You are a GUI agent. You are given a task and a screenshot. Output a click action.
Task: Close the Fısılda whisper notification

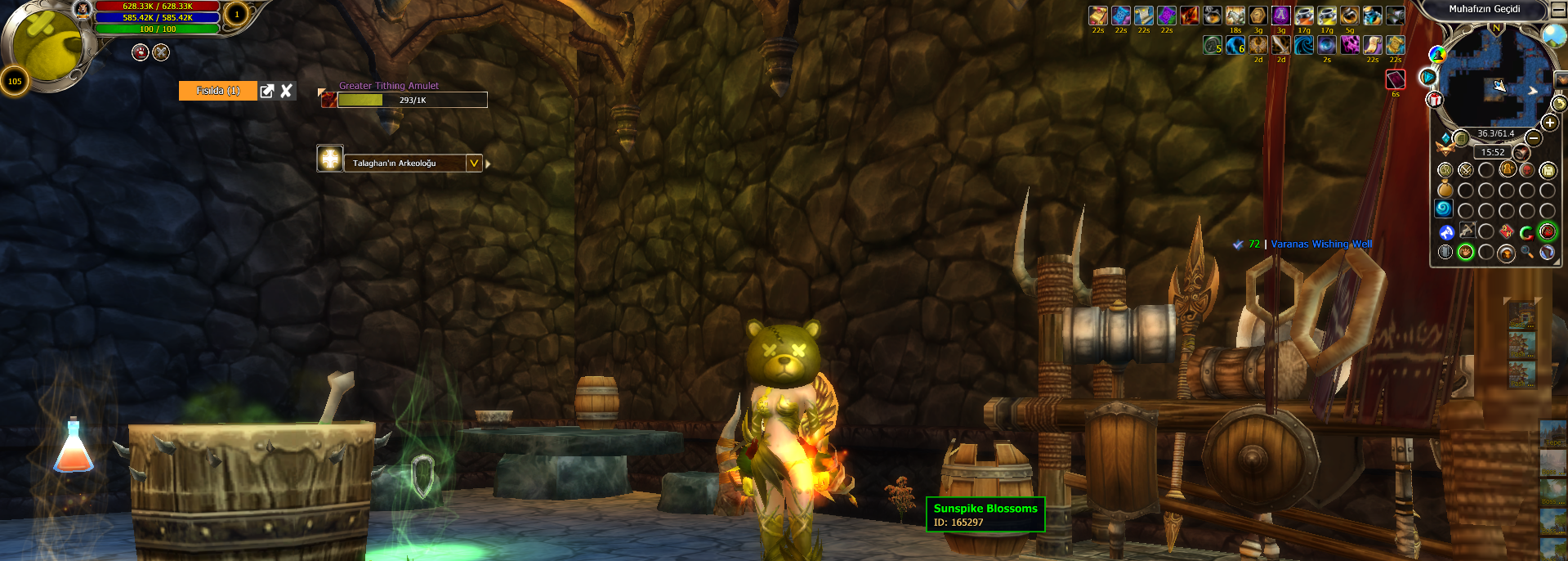(x=286, y=91)
